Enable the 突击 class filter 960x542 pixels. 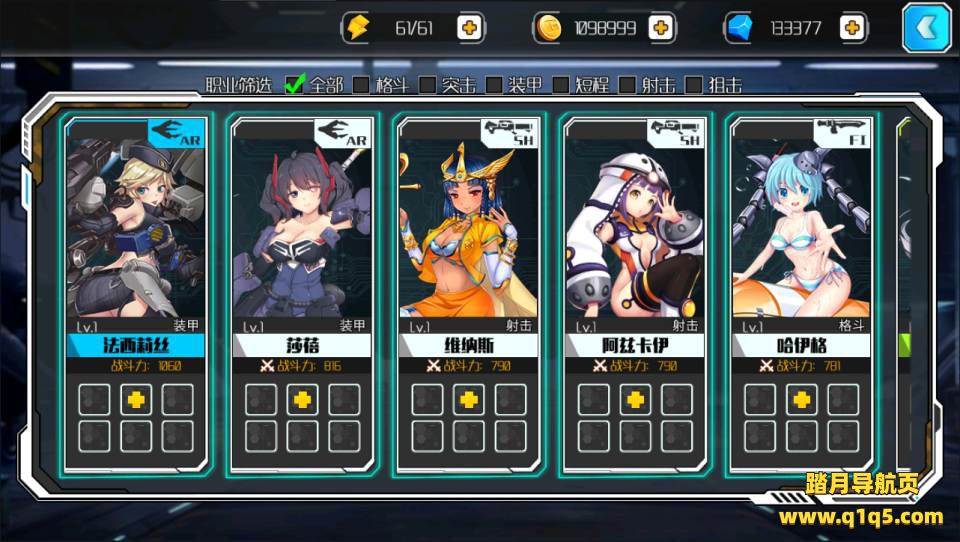click(x=427, y=85)
